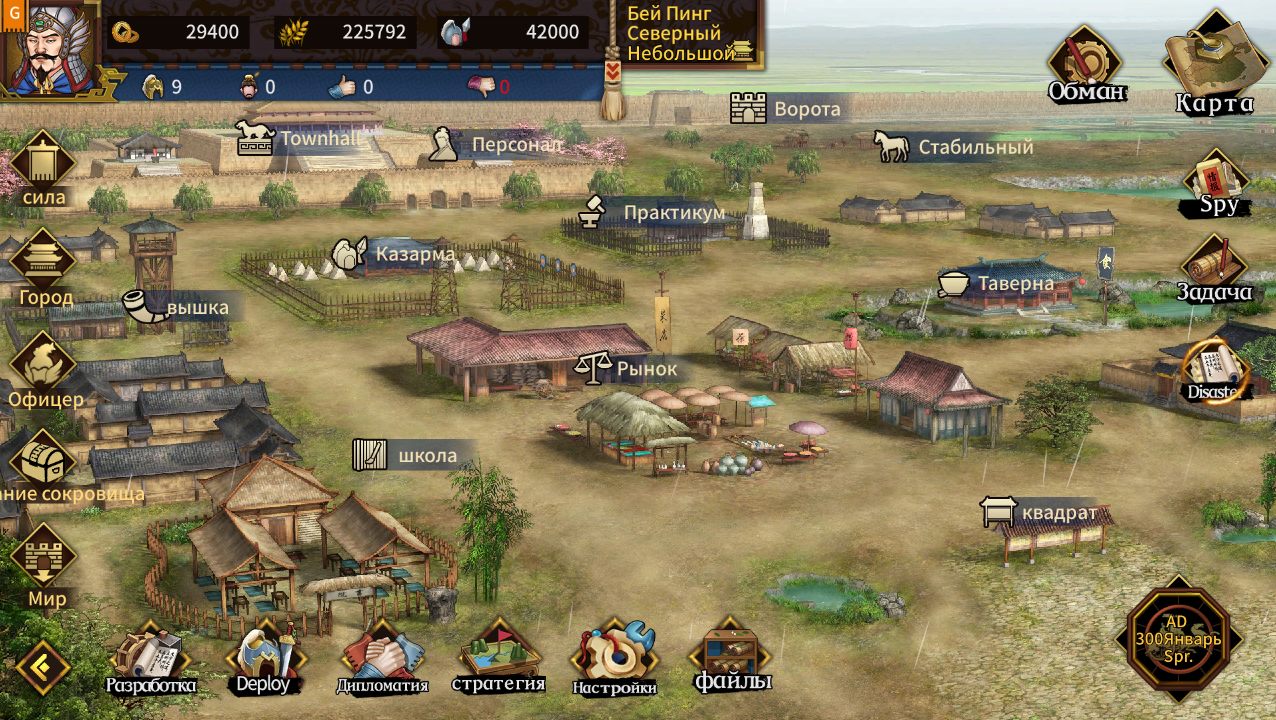Advance the date octagon button
Viewport: 1276px width, 720px height.
click(1178, 638)
